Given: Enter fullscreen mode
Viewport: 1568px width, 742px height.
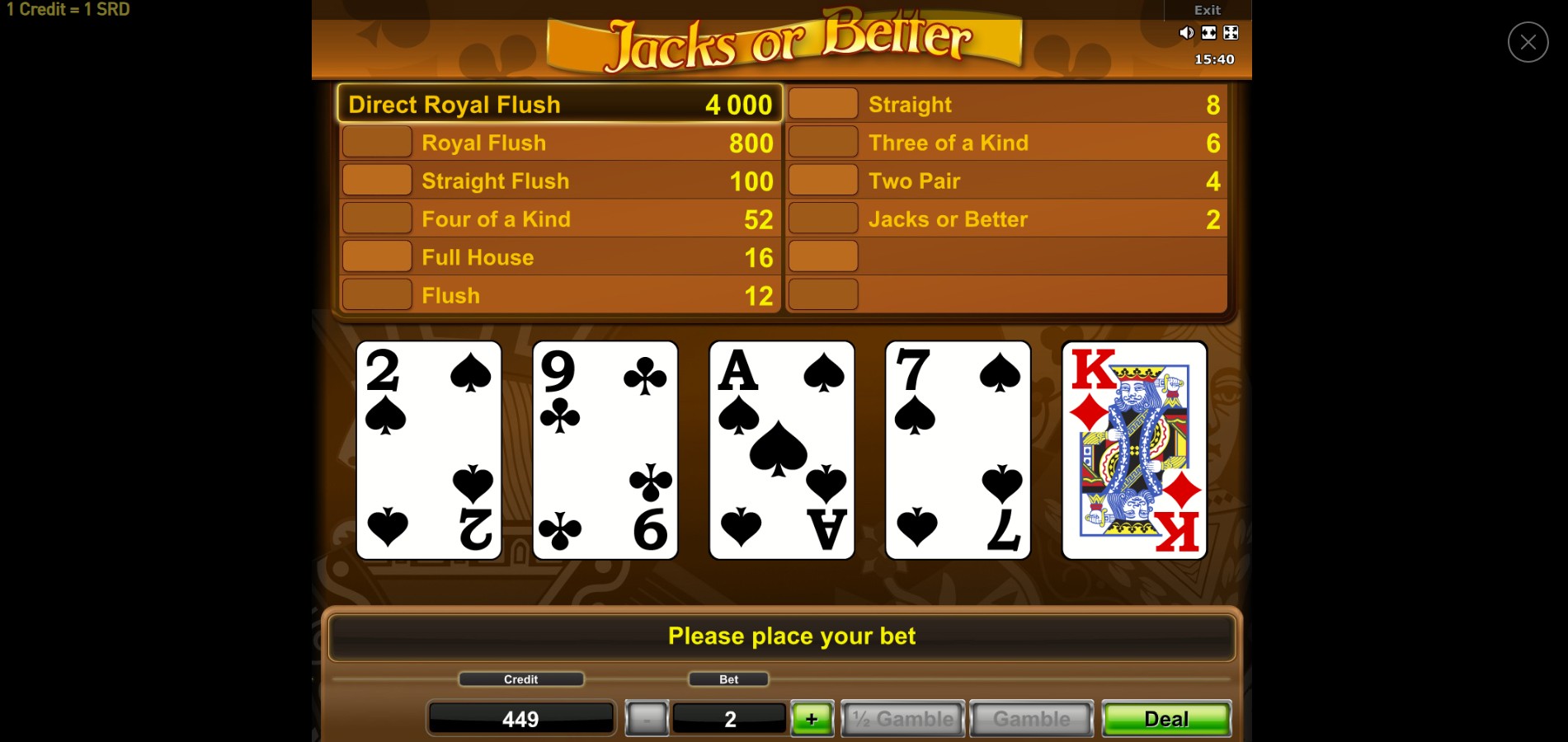Looking at the screenshot, I should 1230,32.
